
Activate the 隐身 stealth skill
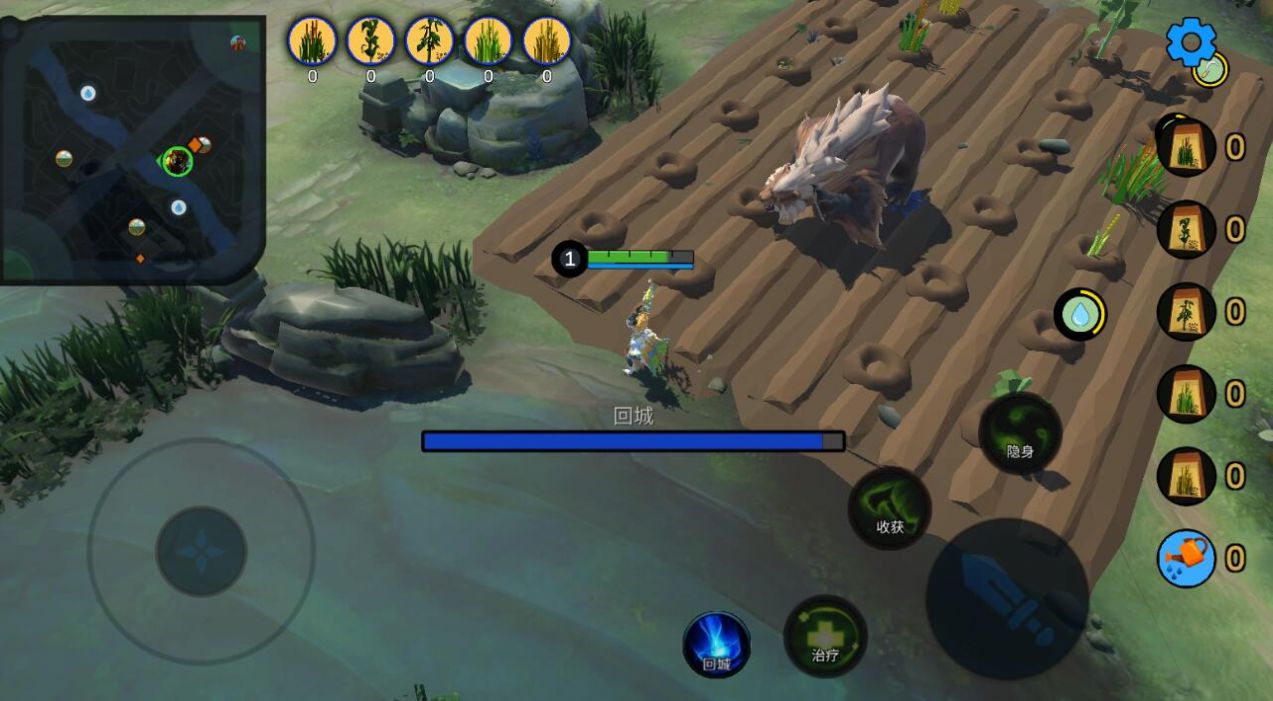click(x=1020, y=433)
